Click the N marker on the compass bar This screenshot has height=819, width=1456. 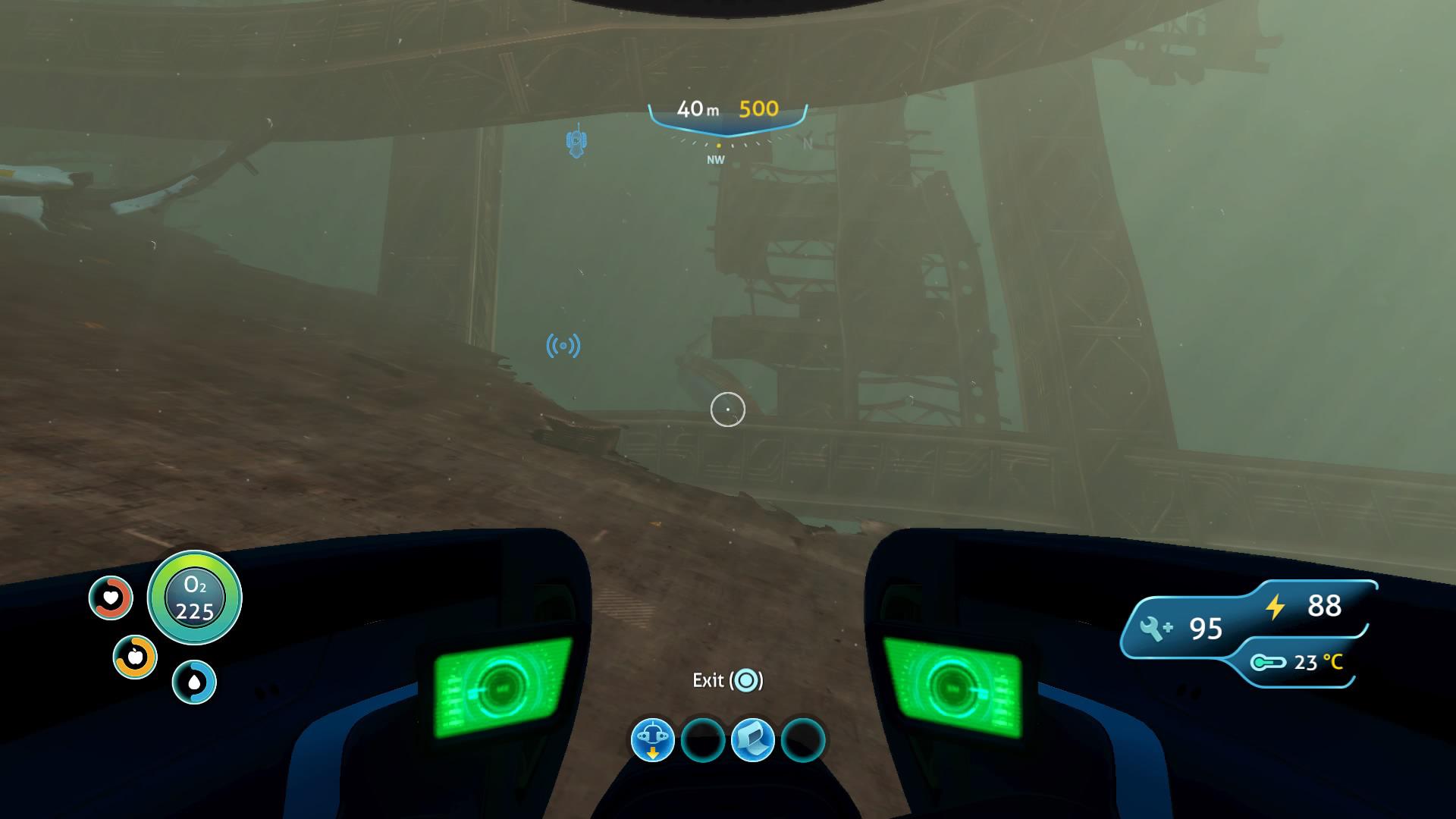click(806, 143)
